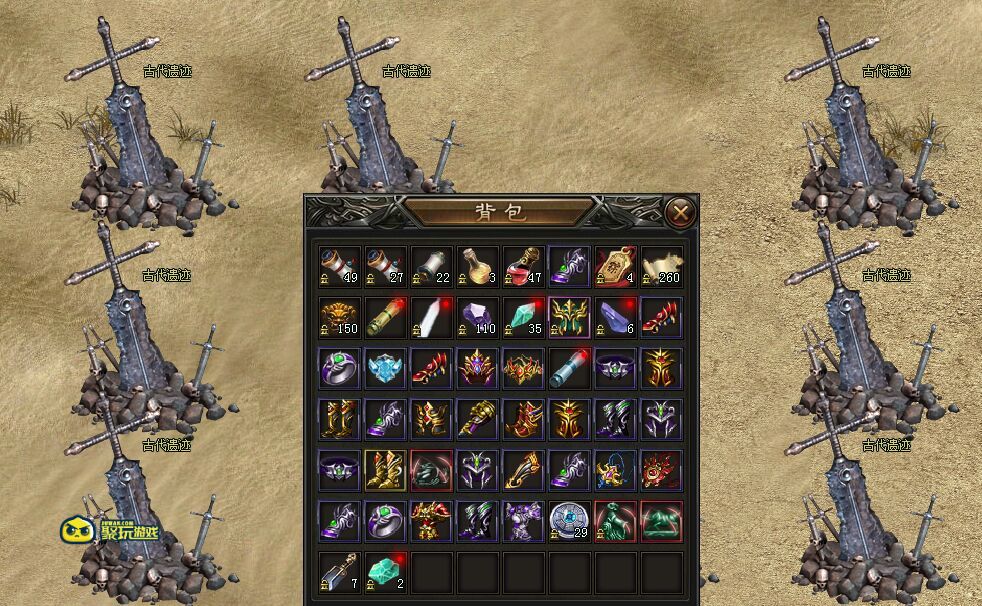Image resolution: width=982 pixels, height=606 pixels.
Task: Select the green bamboo tube item
Action: [x=386, y=317]
